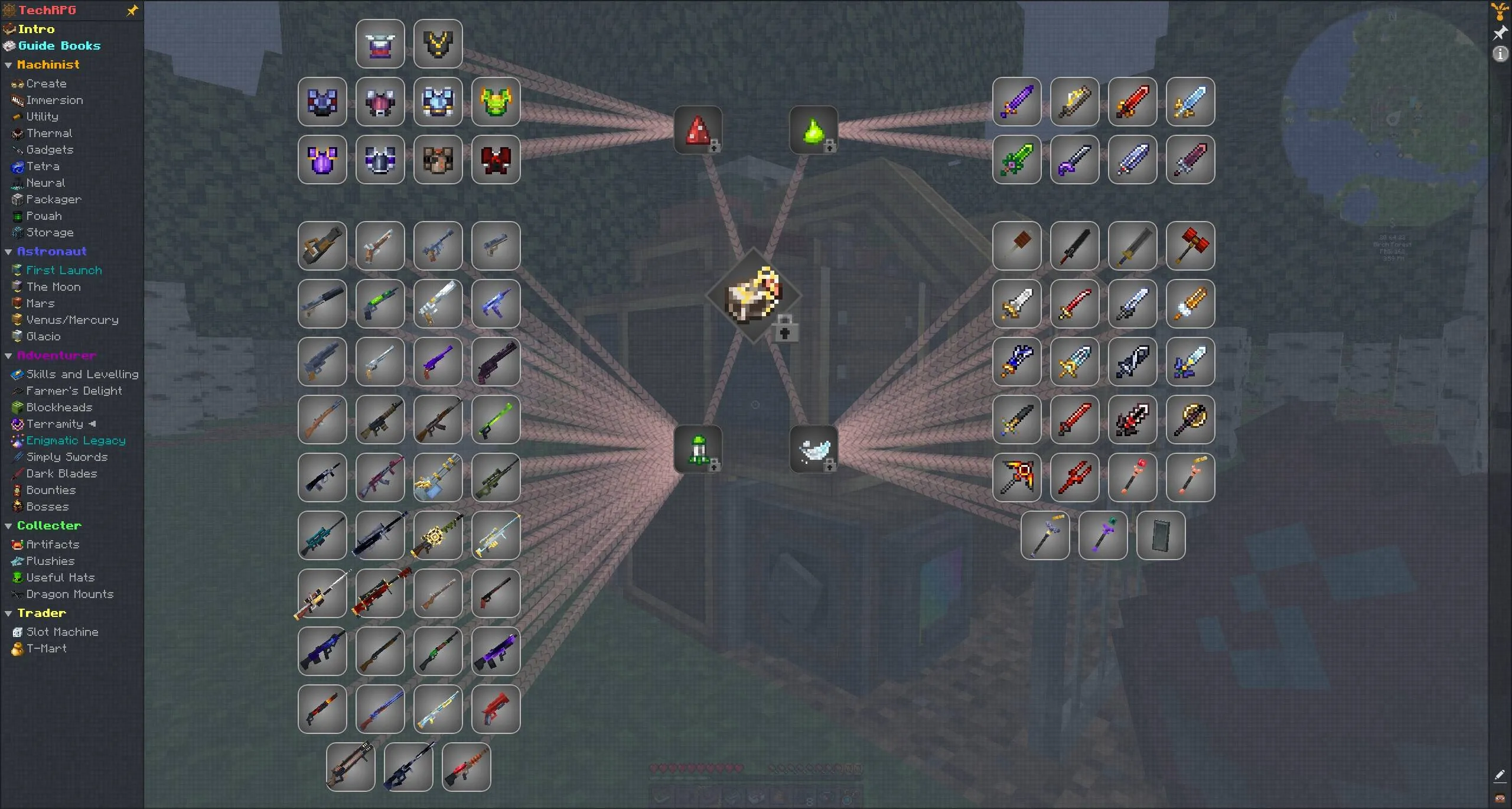The width and height of the screenshot is (1512, 809).
Task: Collapse the Adventurer chapter group
Action: [x=8, y=355]
